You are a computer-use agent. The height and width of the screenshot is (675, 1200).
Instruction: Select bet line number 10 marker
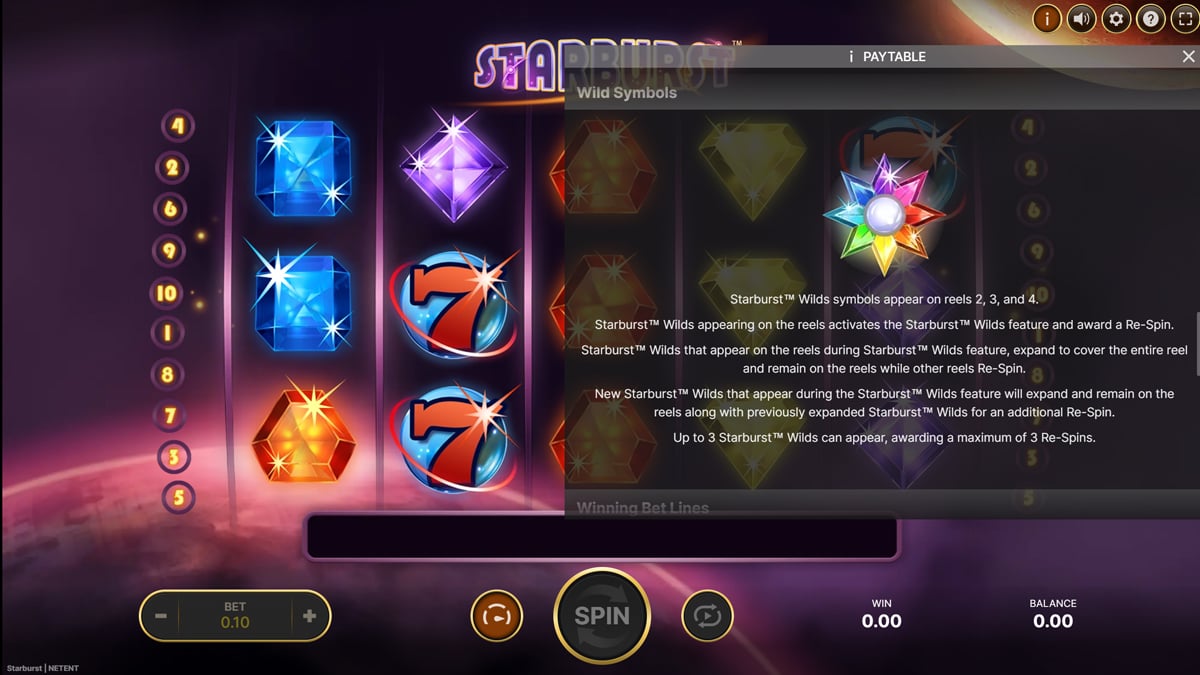click(166, 293)
